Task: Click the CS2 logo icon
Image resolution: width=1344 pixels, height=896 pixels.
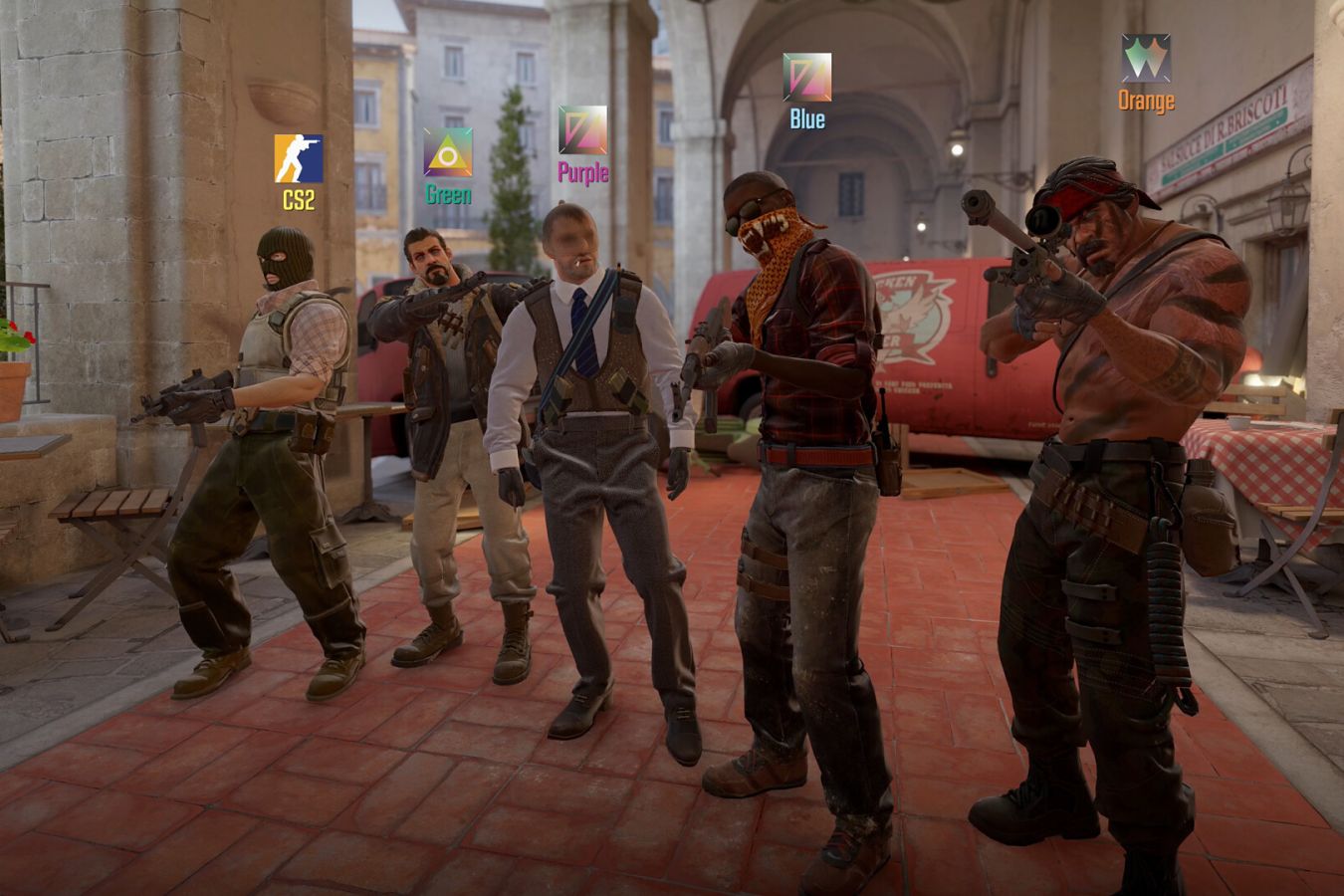Action: (x=299, y=158)
